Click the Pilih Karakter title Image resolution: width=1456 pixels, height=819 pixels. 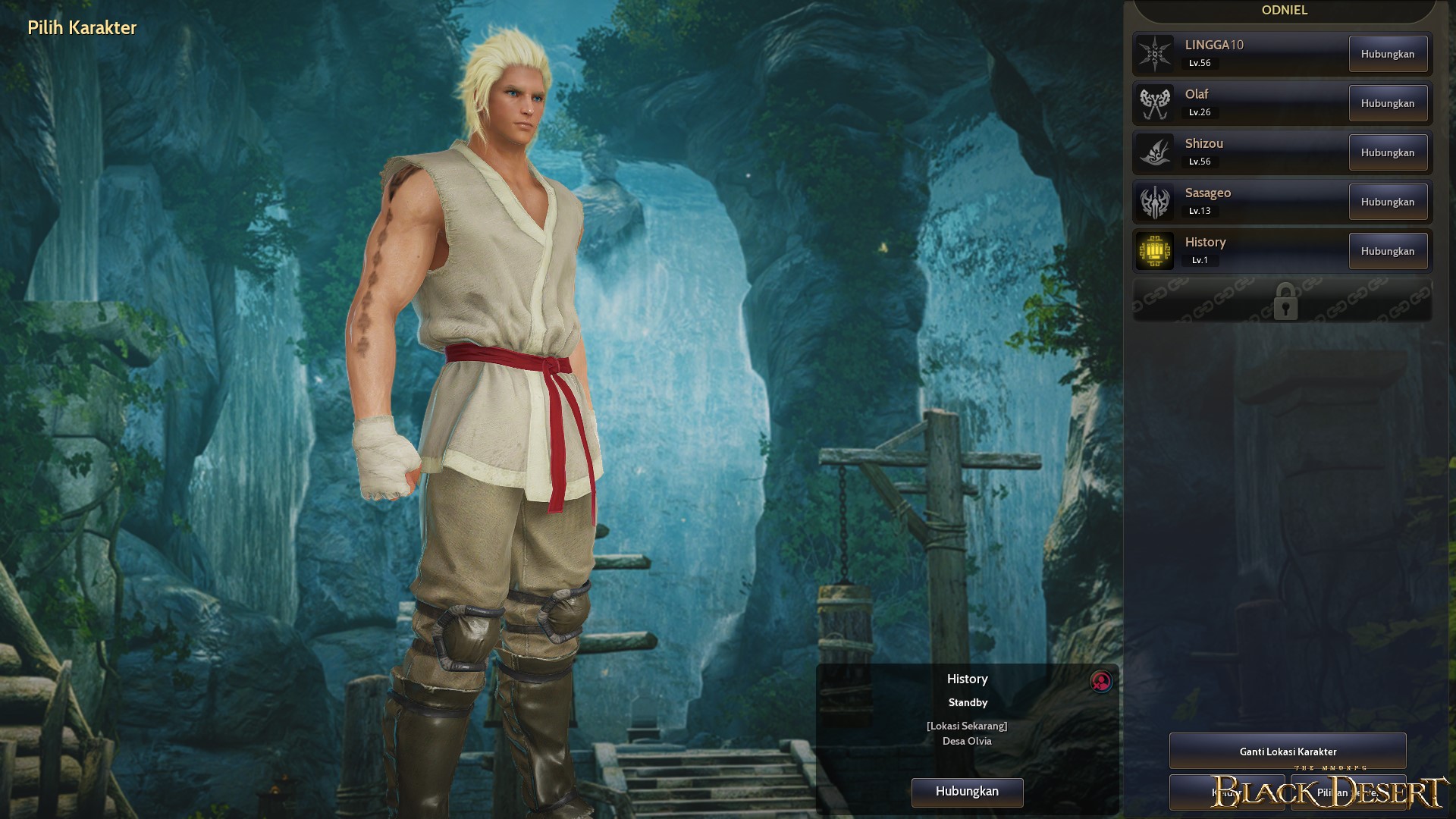81,29
